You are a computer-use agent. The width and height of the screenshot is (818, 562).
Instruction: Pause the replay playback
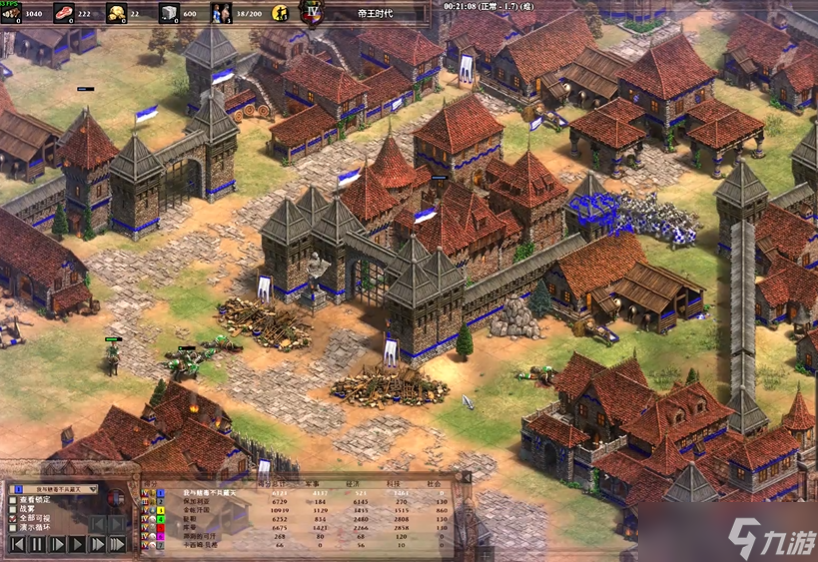(x=37, y=545)
